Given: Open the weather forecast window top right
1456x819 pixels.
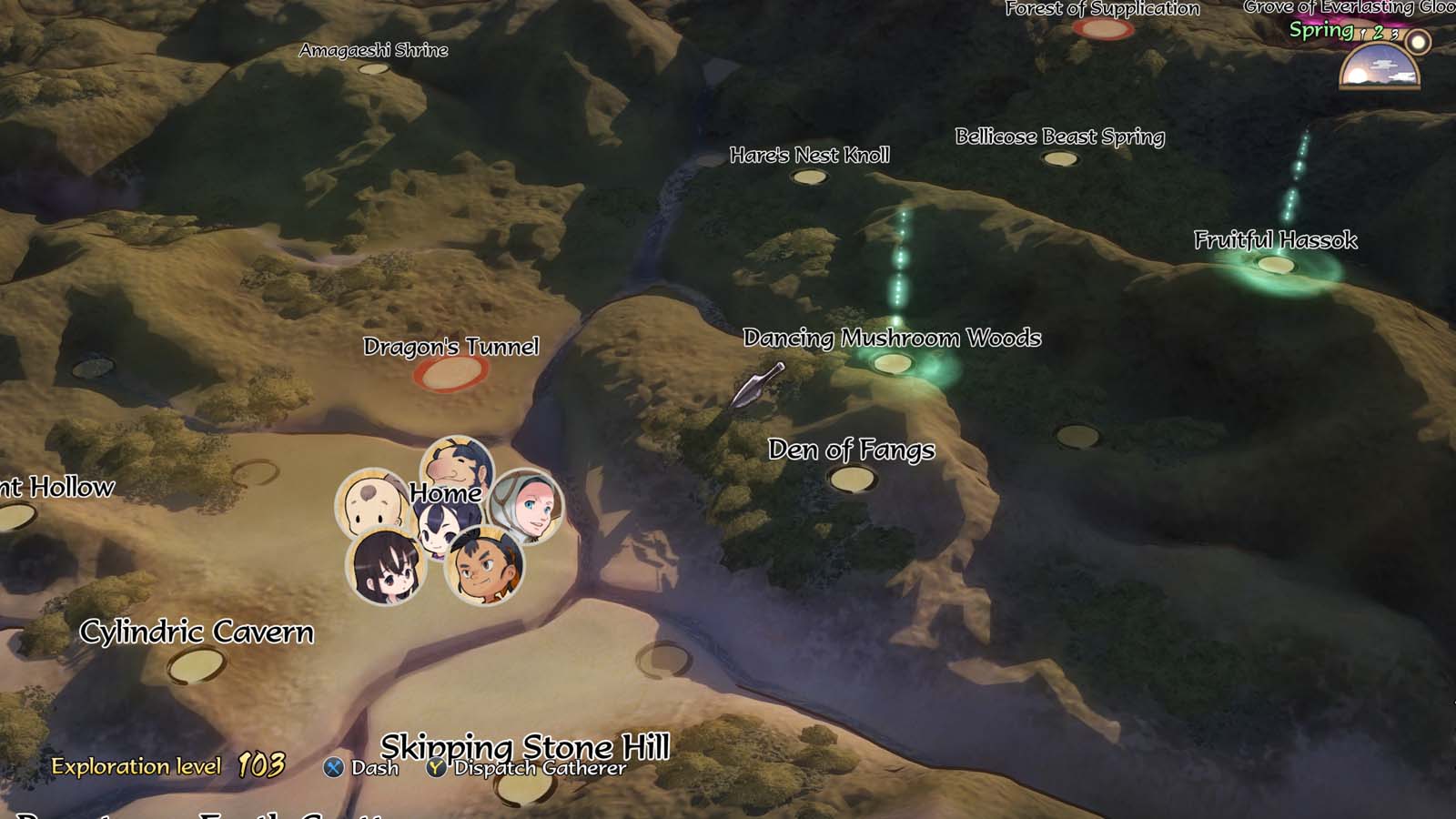Looking at the screenshot, I should click(x=1380, y=66).
